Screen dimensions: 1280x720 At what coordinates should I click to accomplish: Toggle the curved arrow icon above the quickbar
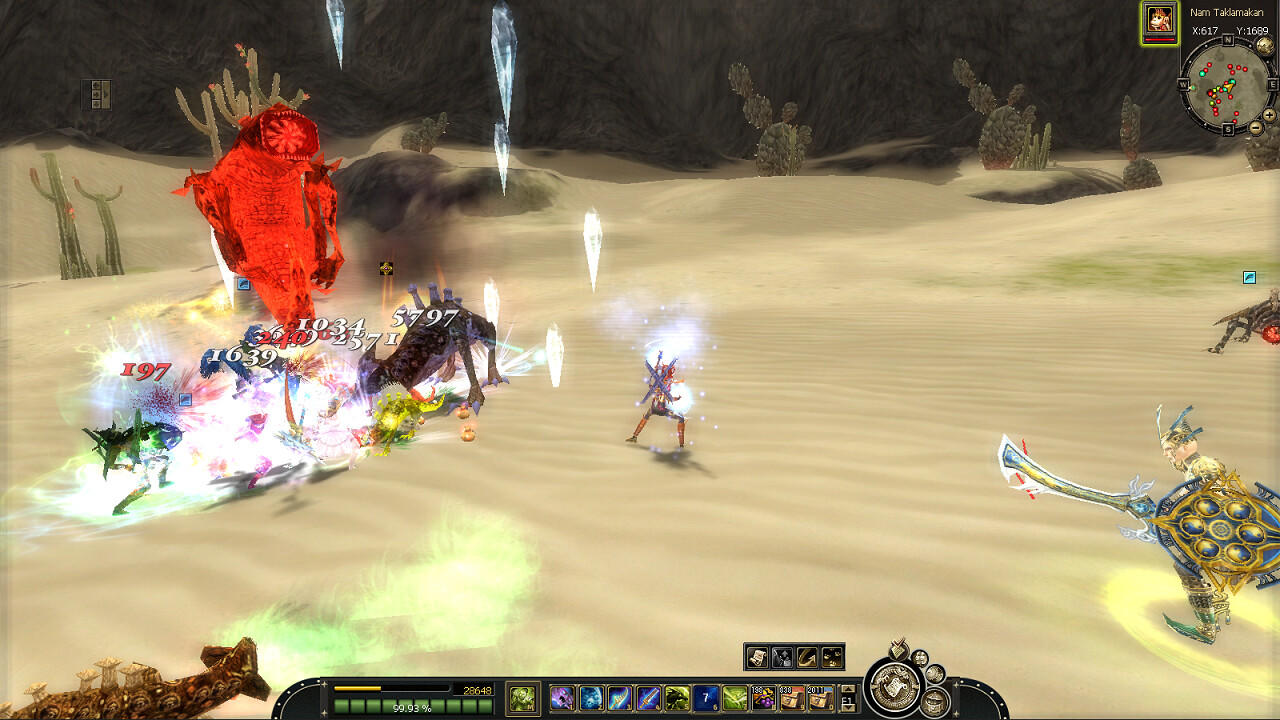806,656
